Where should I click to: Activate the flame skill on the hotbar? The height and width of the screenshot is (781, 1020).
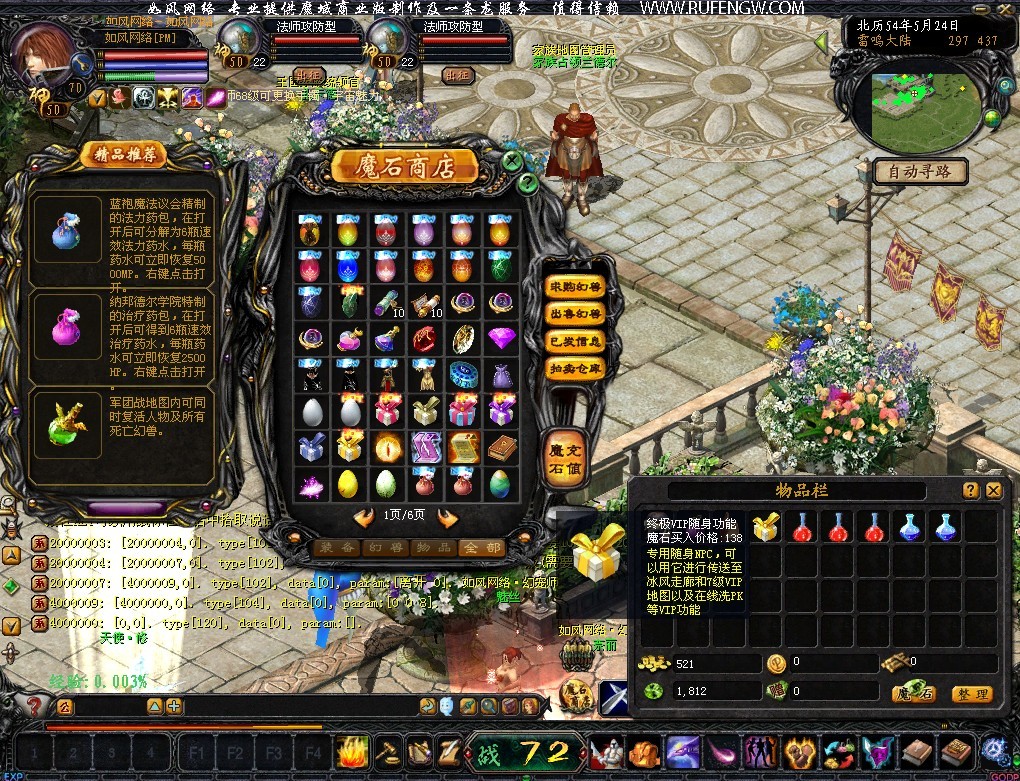point(354,751)
